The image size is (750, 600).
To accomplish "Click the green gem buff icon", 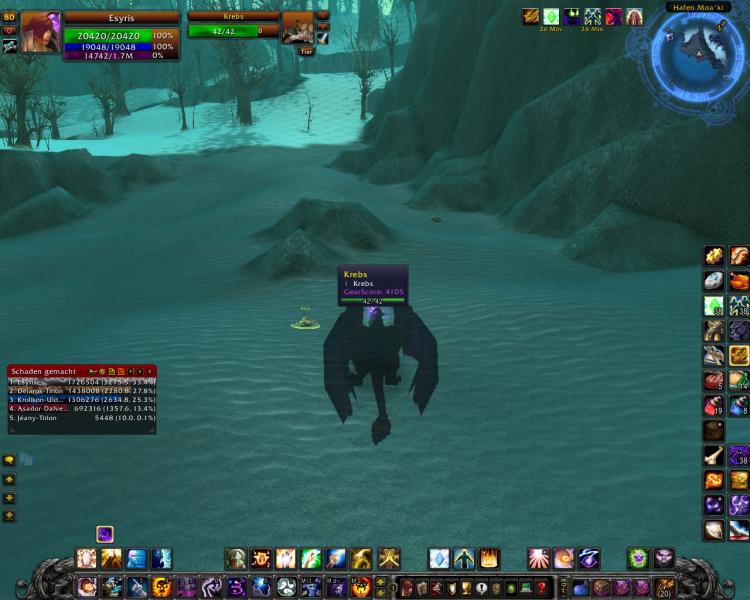I will 550,16.
